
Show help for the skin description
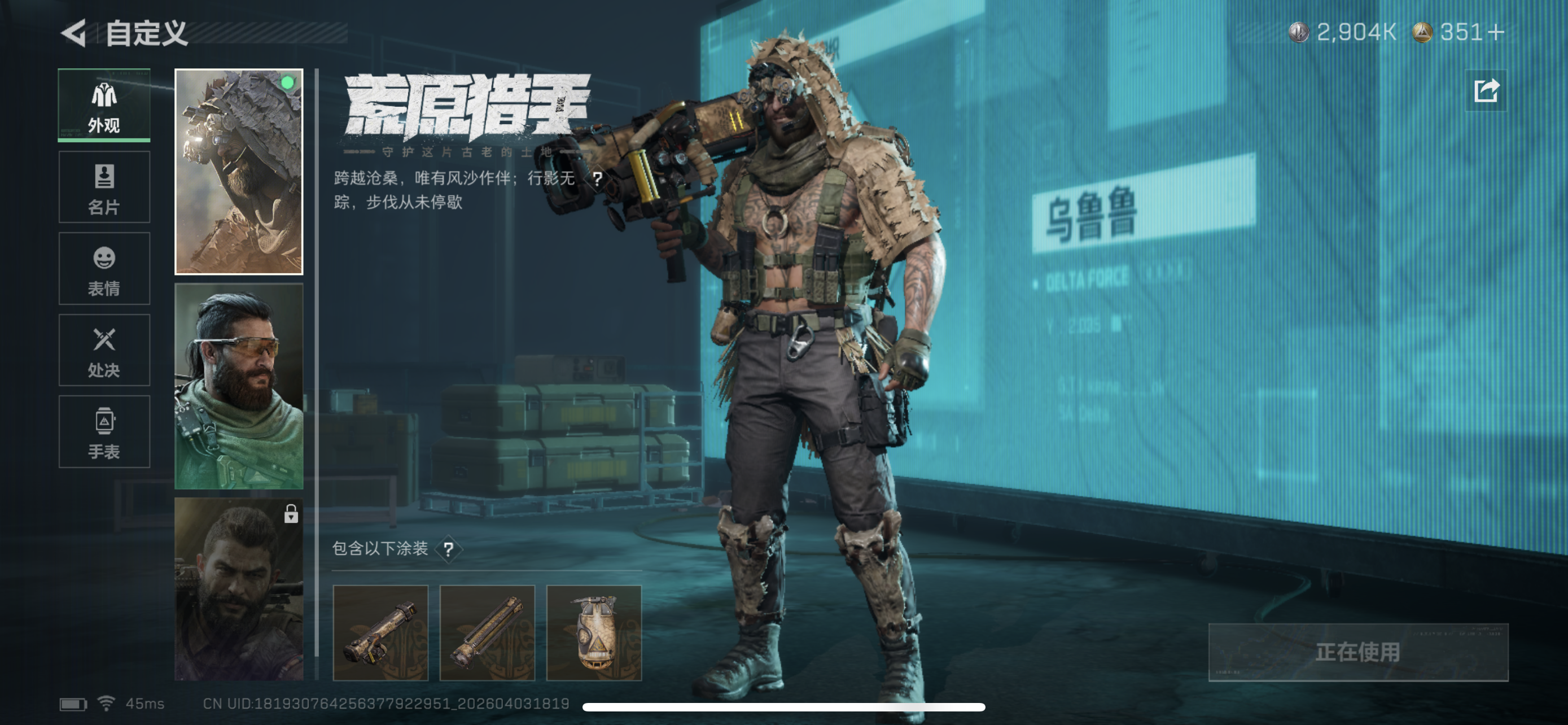tap(597, 179)
